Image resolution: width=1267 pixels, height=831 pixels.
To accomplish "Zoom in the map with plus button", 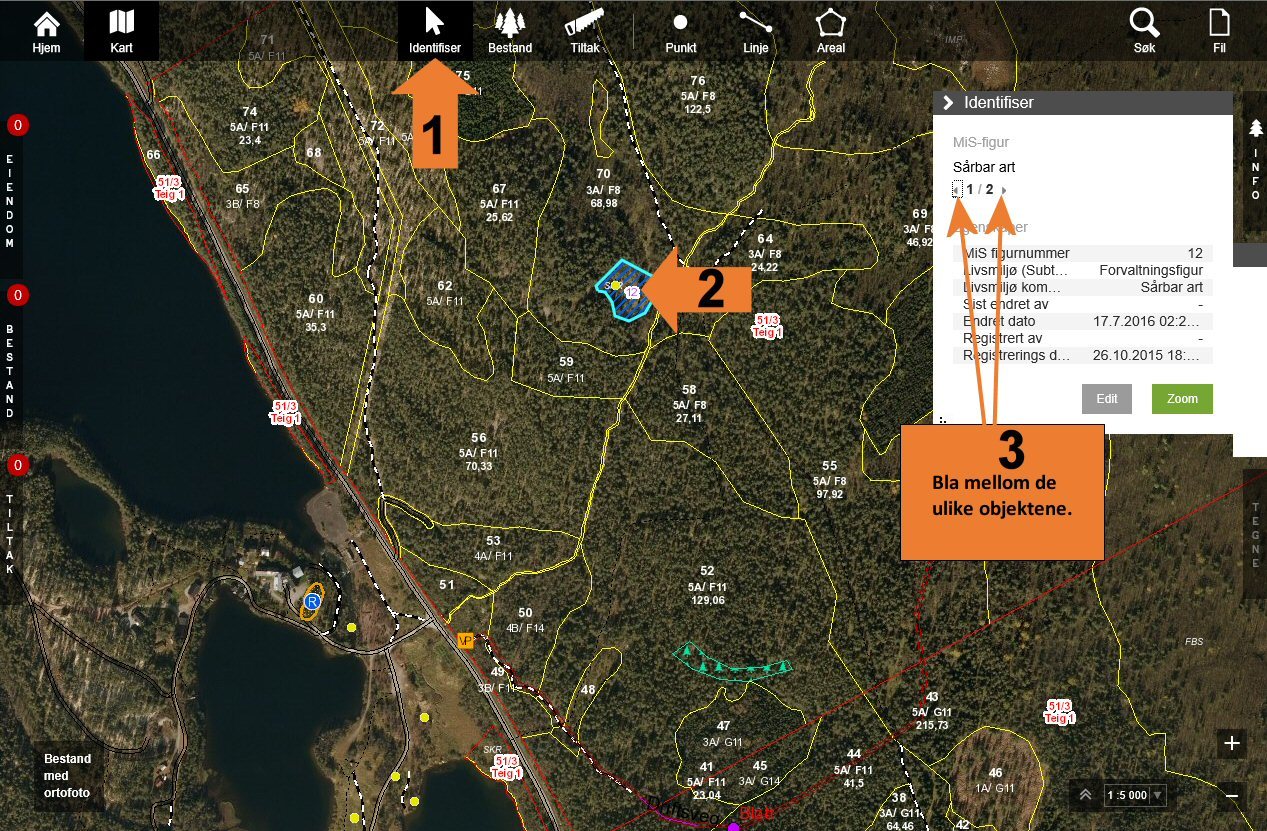I will (1232, 743).
